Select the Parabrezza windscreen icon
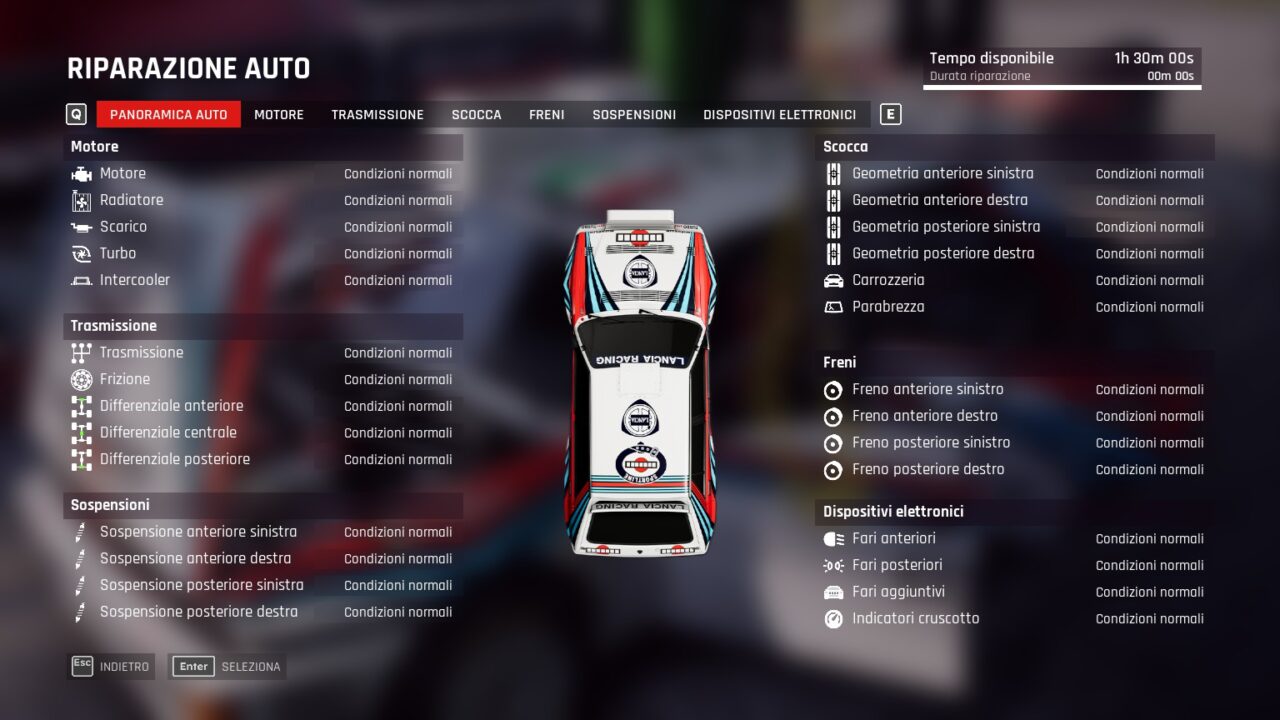 click(x=836, y=307)
